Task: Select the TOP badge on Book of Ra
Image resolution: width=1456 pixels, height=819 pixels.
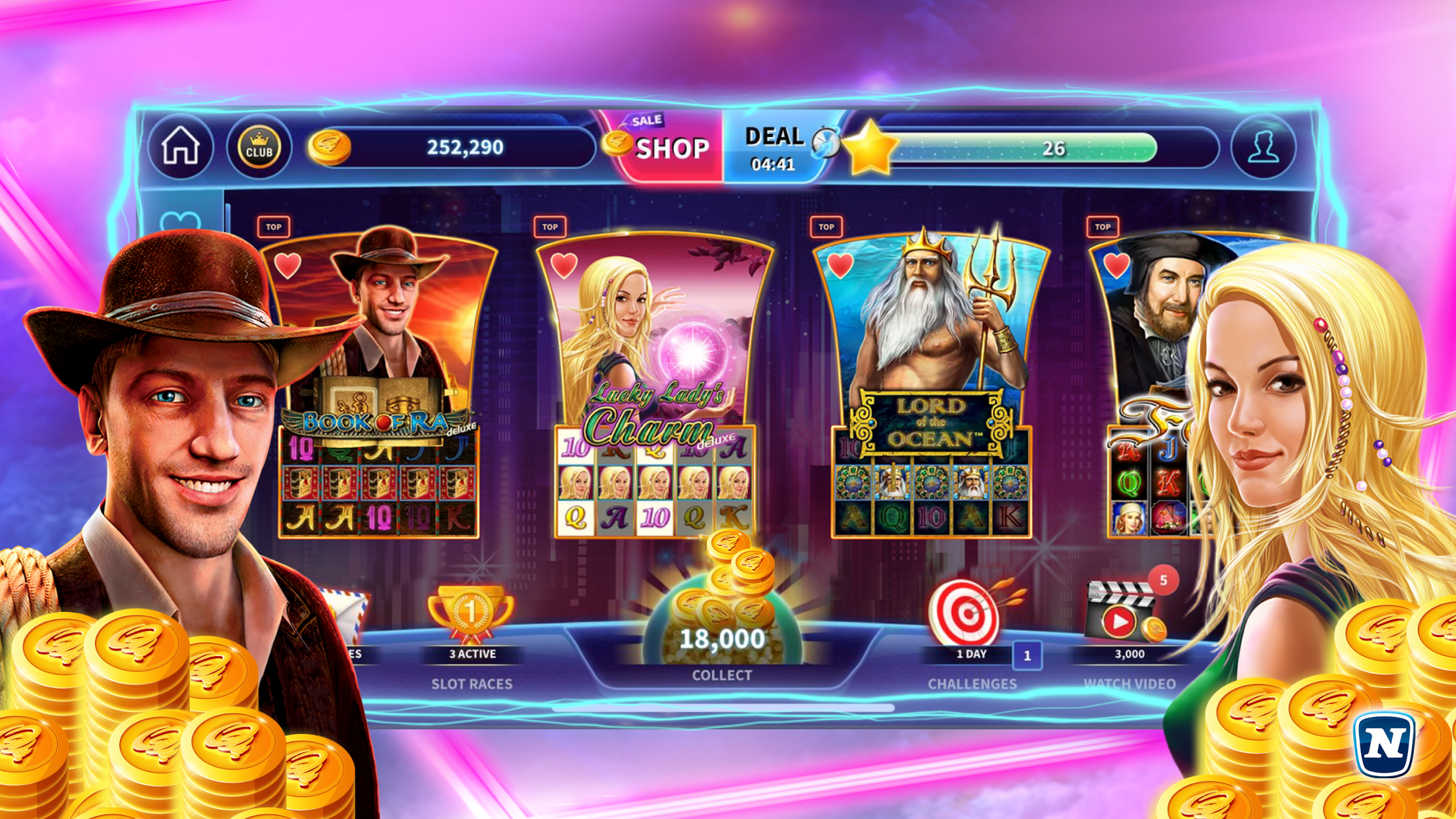Action: [274, 228]
